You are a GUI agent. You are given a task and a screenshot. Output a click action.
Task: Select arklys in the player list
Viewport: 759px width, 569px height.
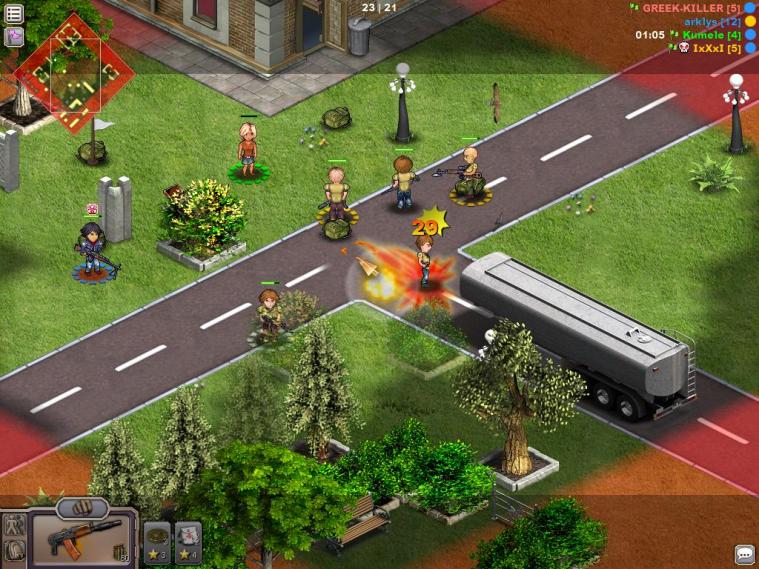point(711,21)
